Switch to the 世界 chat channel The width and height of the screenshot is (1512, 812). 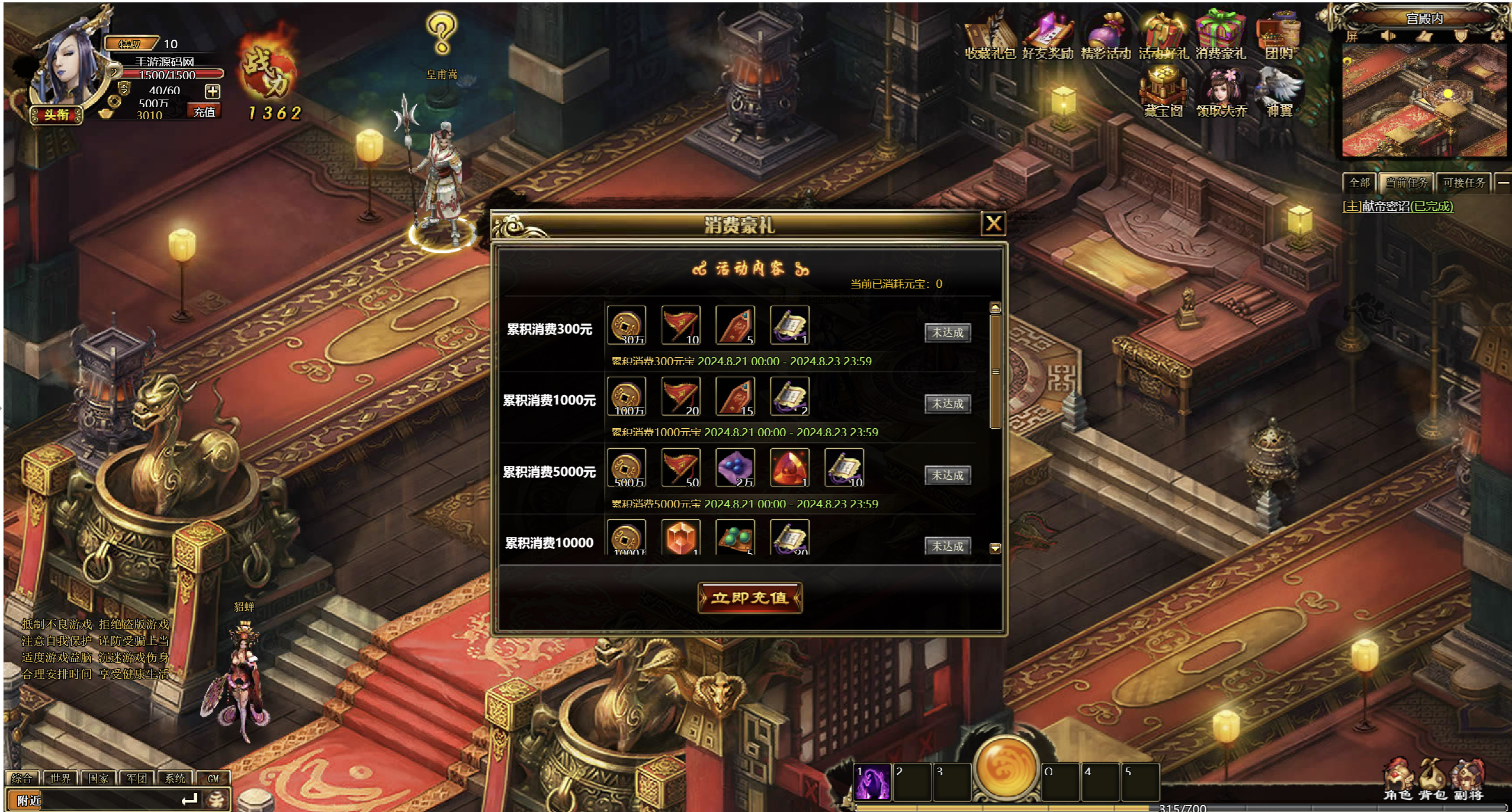pyautogui.click(x=60, y=779)
